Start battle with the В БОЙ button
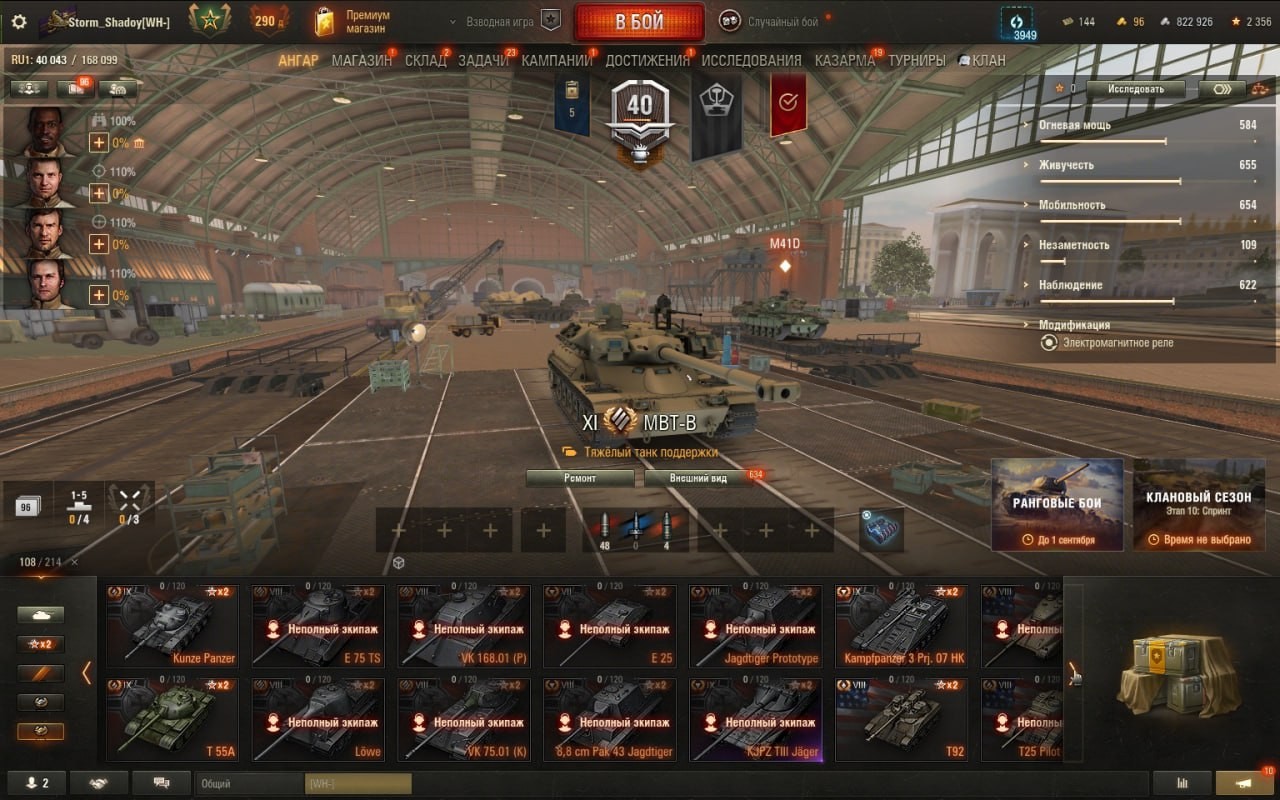1280x800 pixels. 639,22
